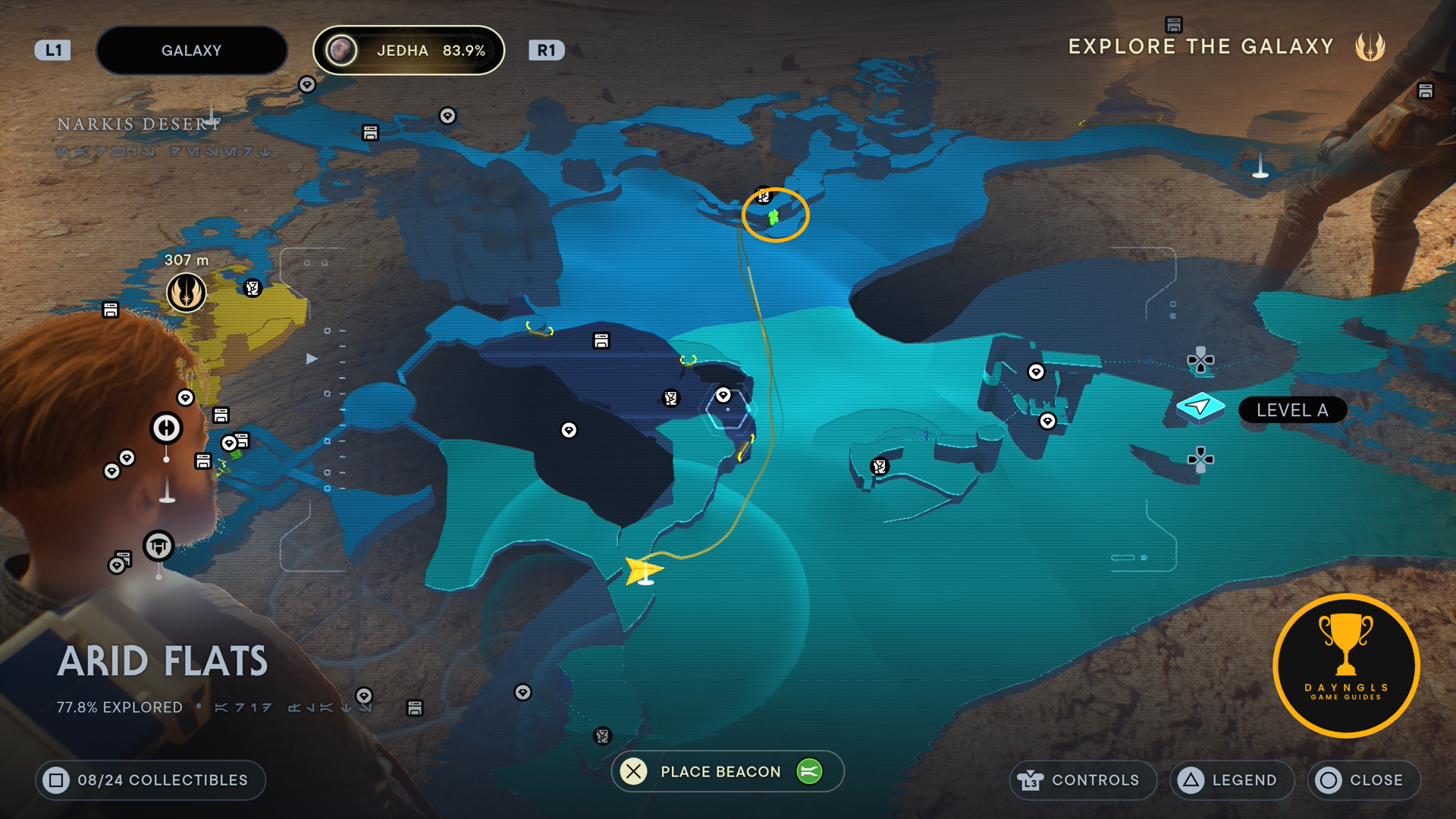The width and height of the screenshot is (1456, 819).
Task: Open the 08/24 Collectibles list
Action: [x=150, y=780]
